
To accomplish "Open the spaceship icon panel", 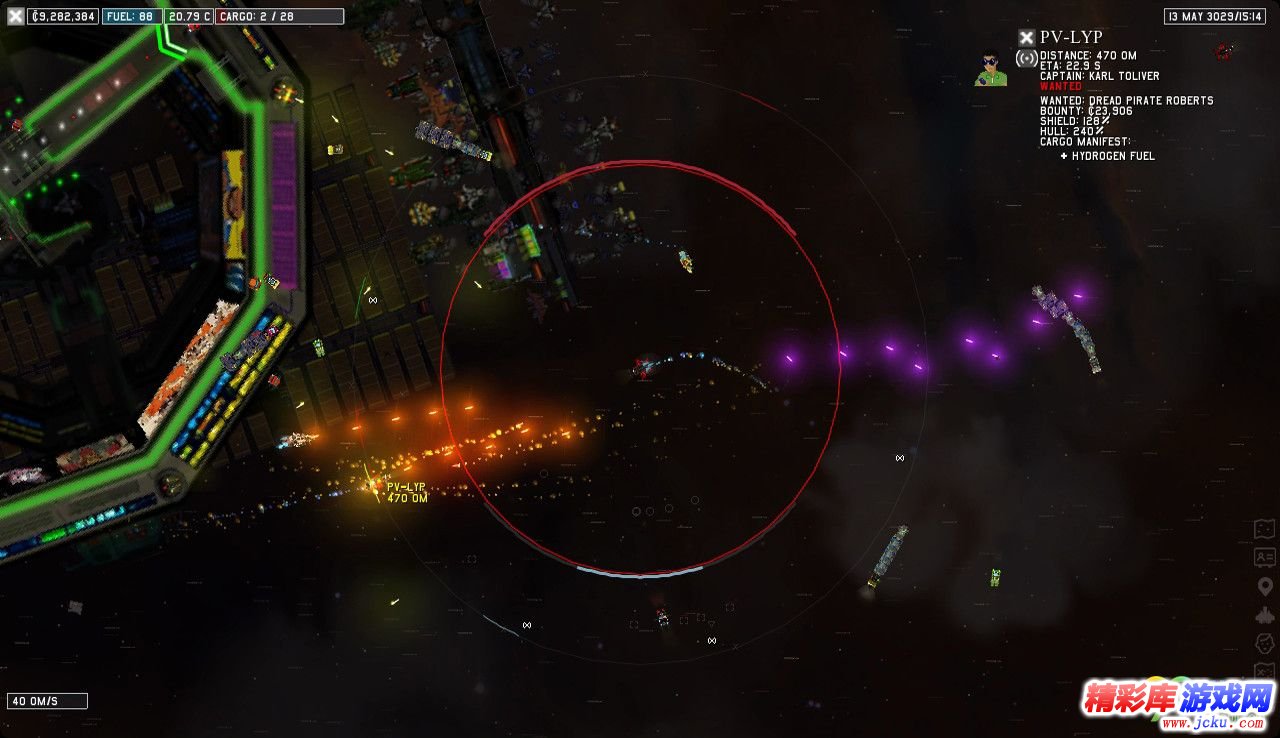I will [x=1265, y=614].
